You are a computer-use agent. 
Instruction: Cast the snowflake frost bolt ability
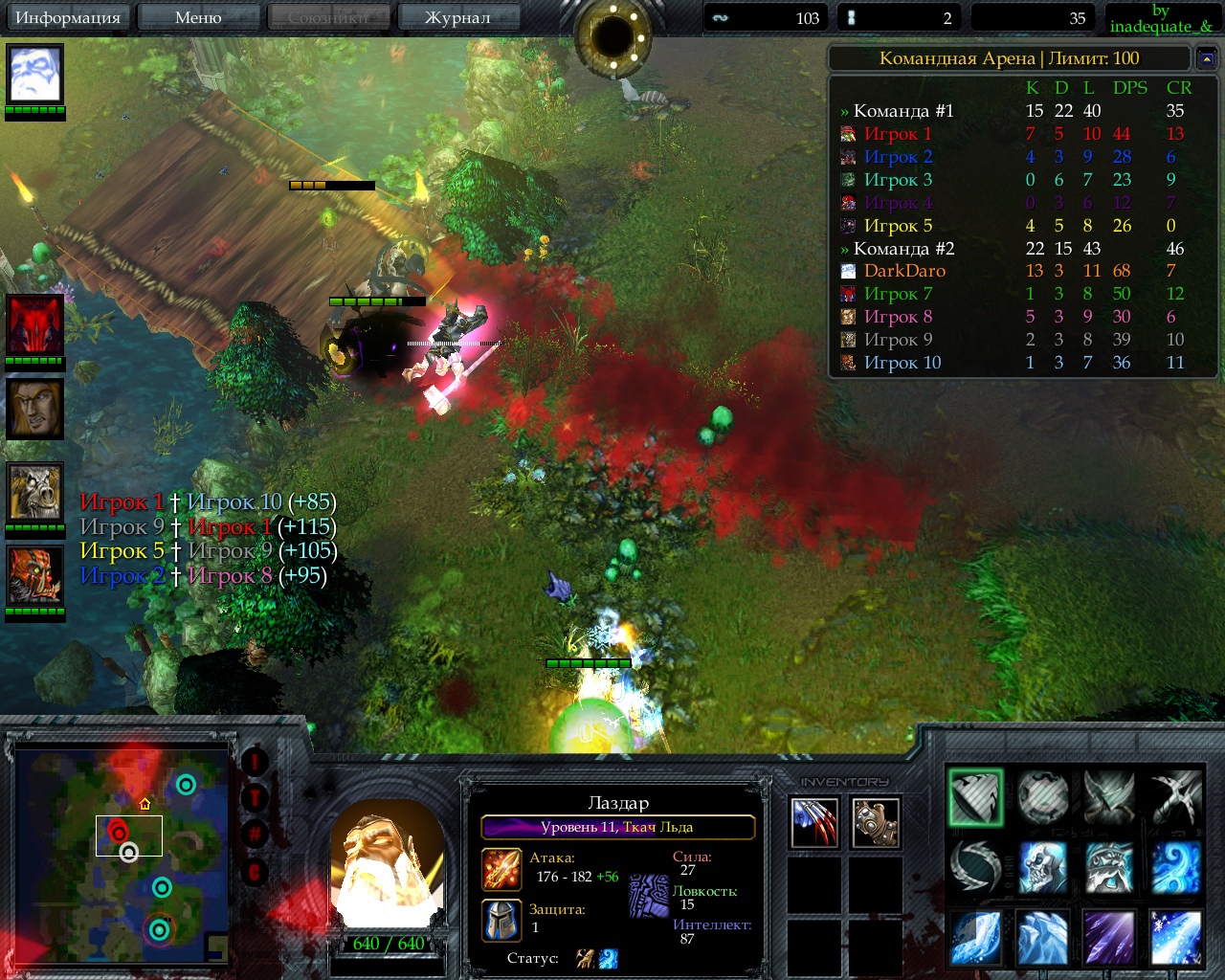[1175, 937]
